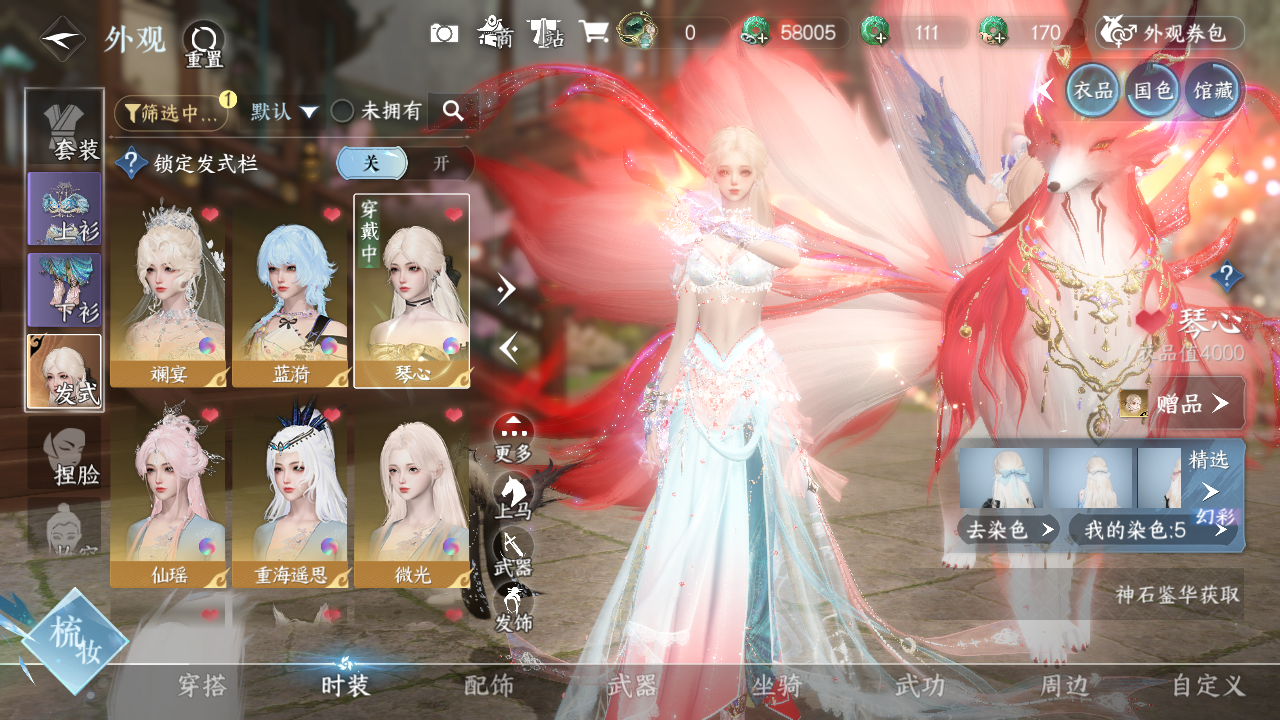Search hairstyles with the magnifier icon
1280x720 pixels.
coord(453,112)
